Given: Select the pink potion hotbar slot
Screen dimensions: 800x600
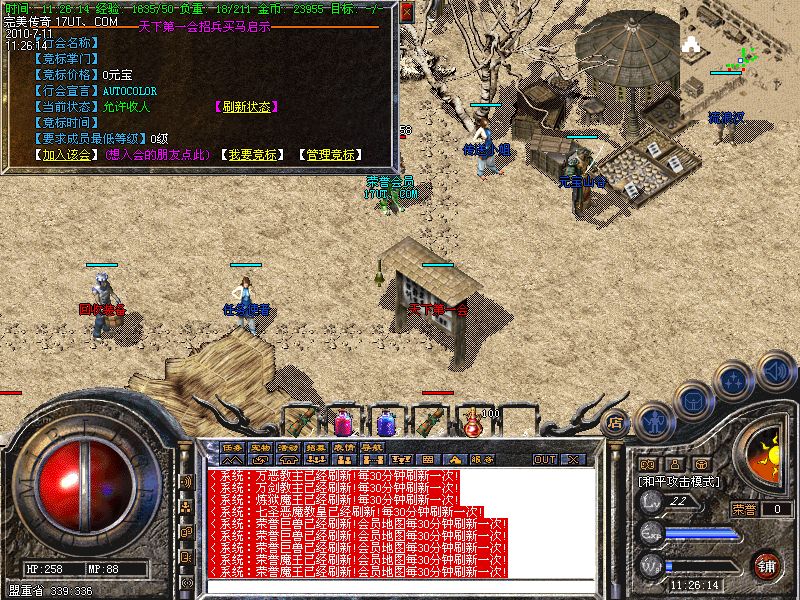Looking at the screenshot, I should [x=343, y=423].
